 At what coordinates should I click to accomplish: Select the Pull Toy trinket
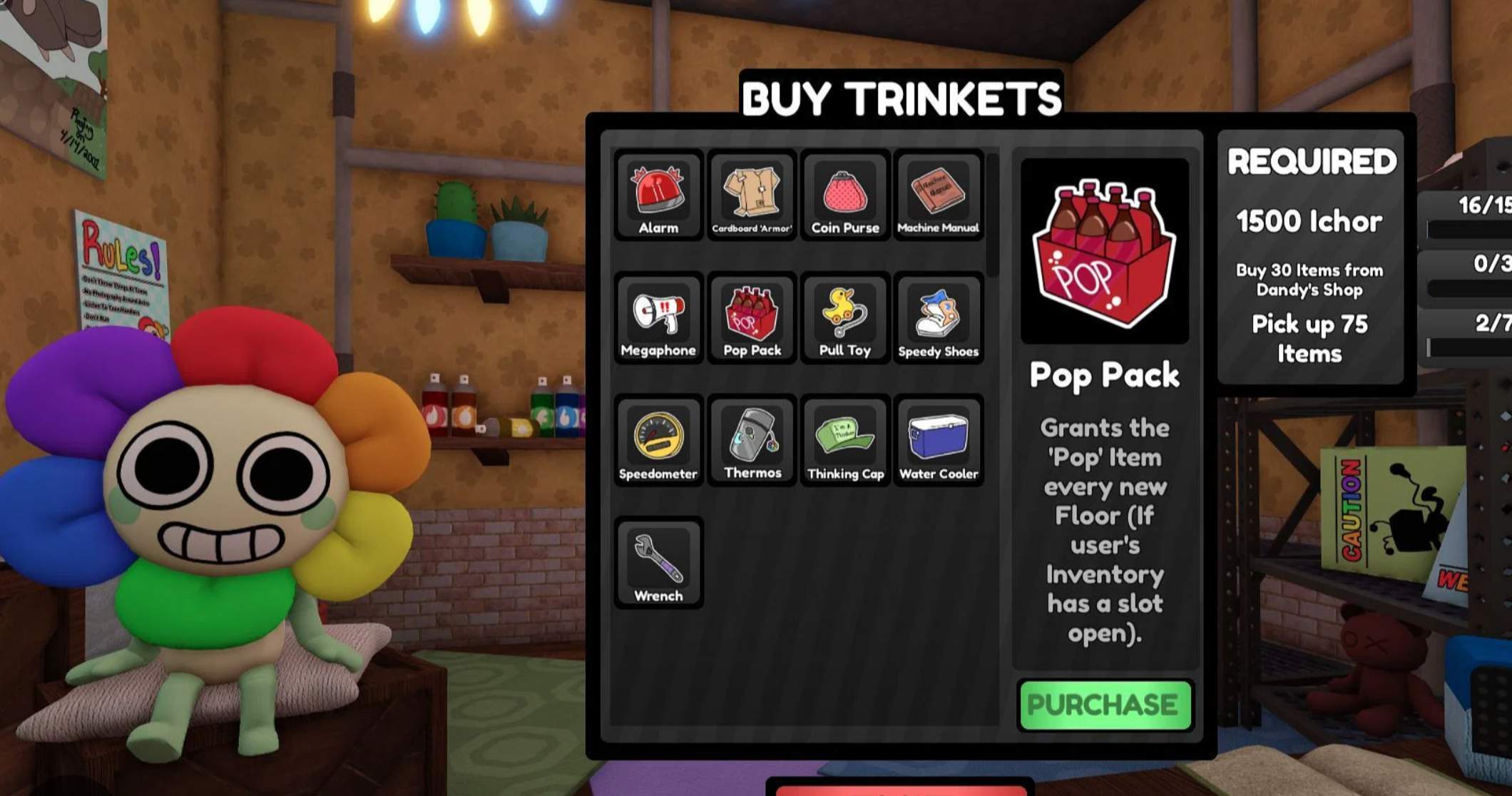[845, 318]
